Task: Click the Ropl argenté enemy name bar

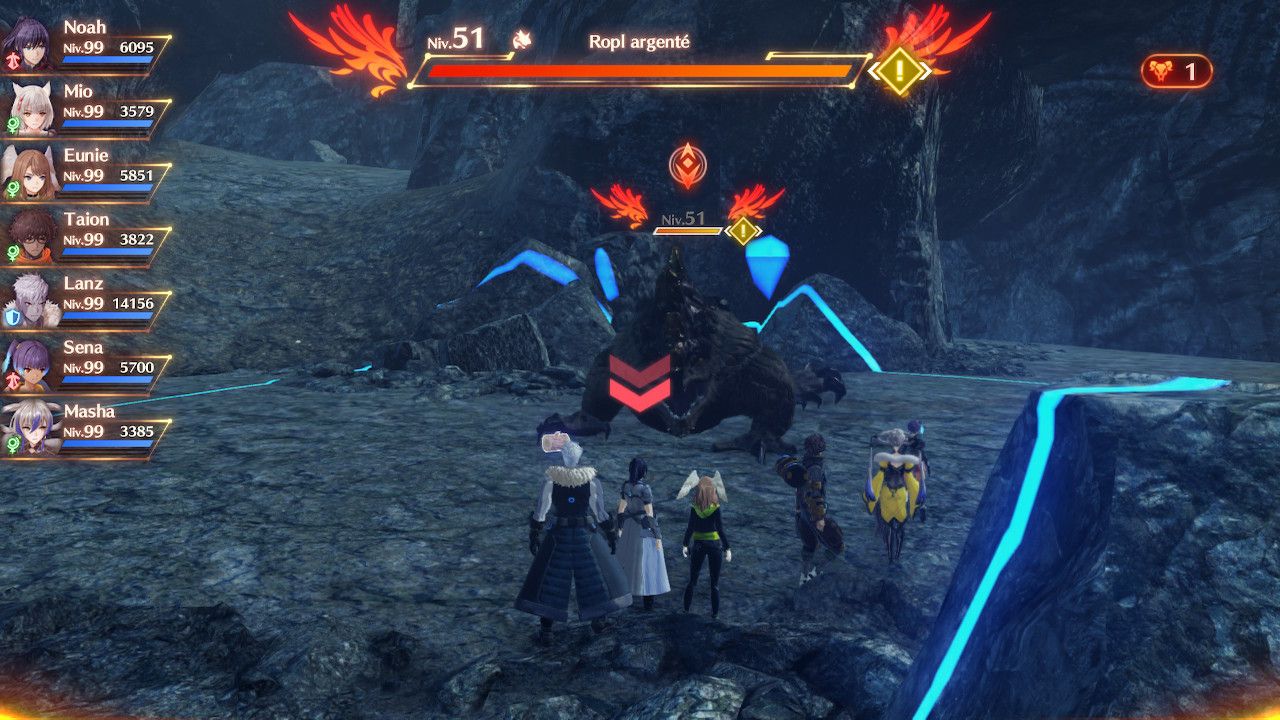Action: tap(638, 43)
